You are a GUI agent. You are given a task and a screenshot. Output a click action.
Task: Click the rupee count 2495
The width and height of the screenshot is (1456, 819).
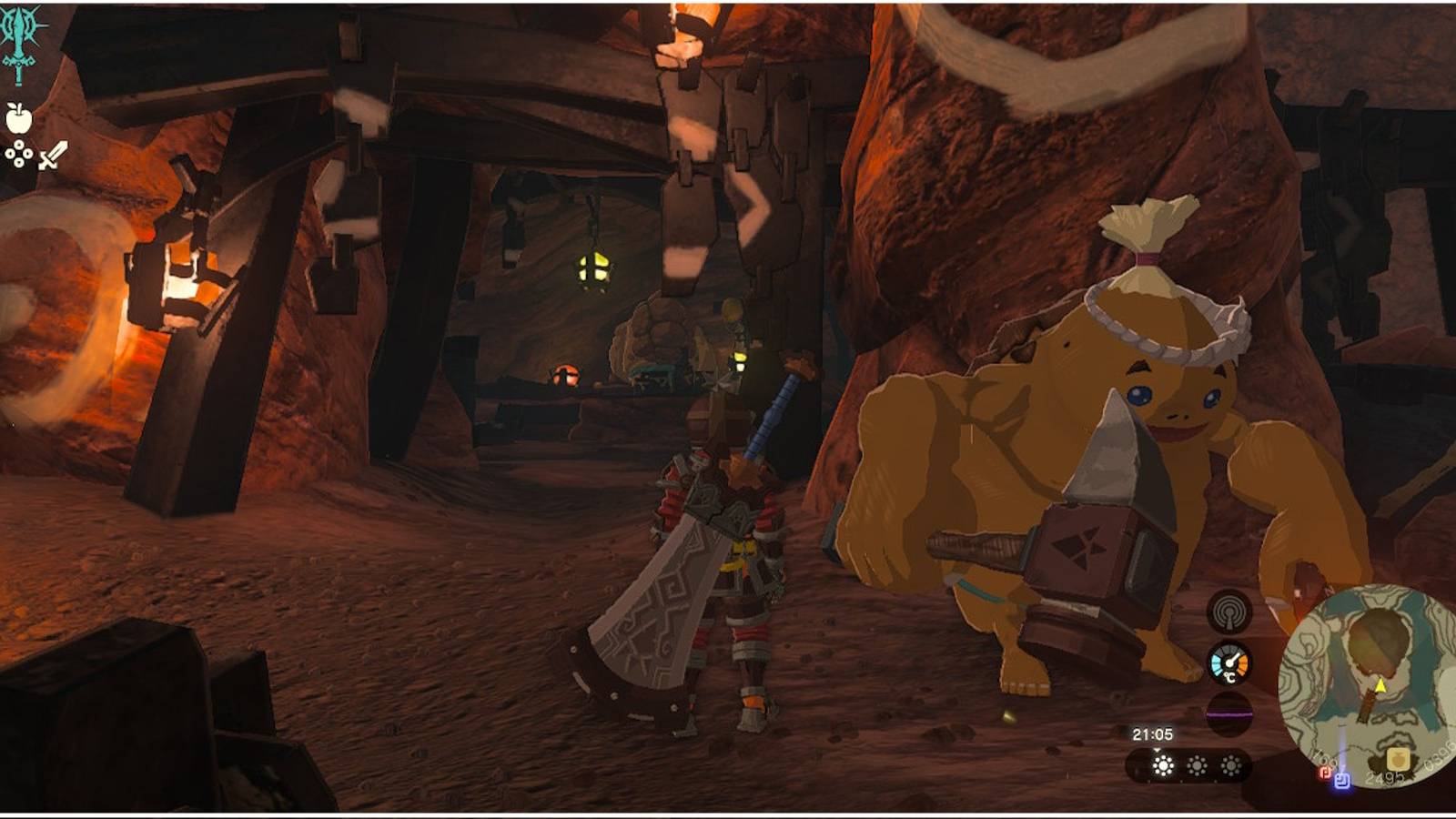pyautogui.click(x=1385, y=776)
